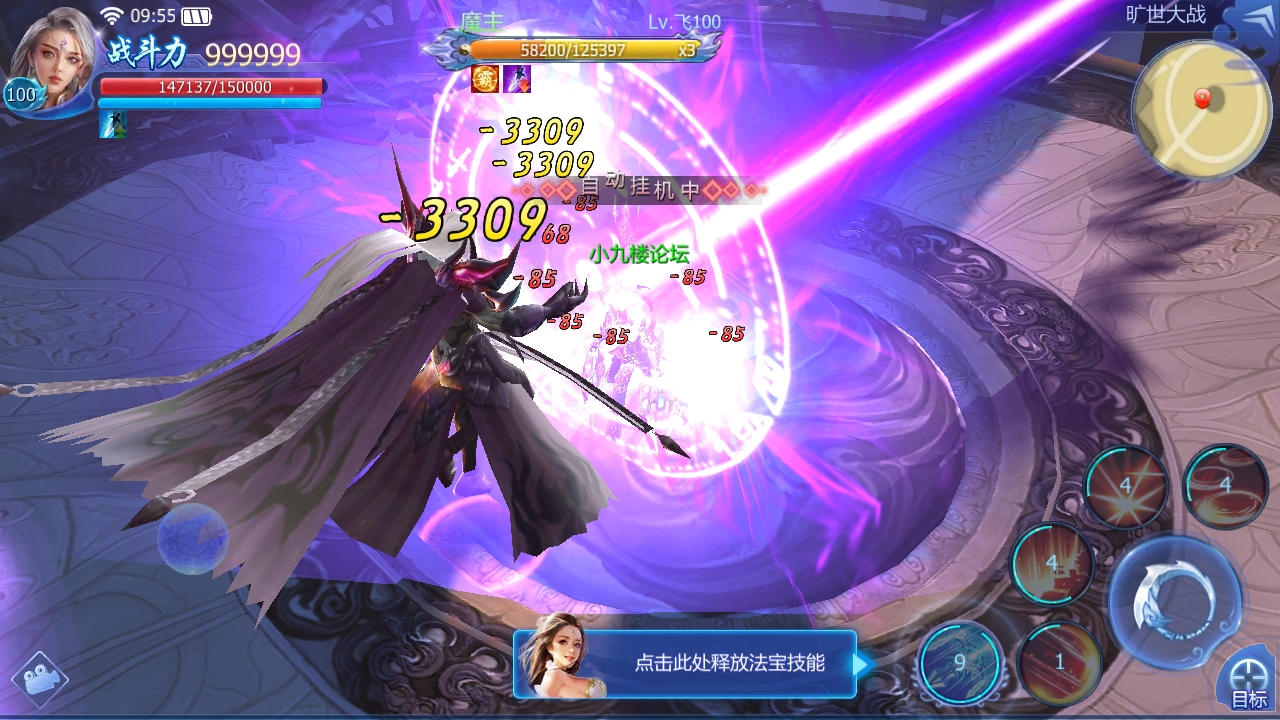Inspect the player's sword buff icon
1280x720 pixels.
113,124
